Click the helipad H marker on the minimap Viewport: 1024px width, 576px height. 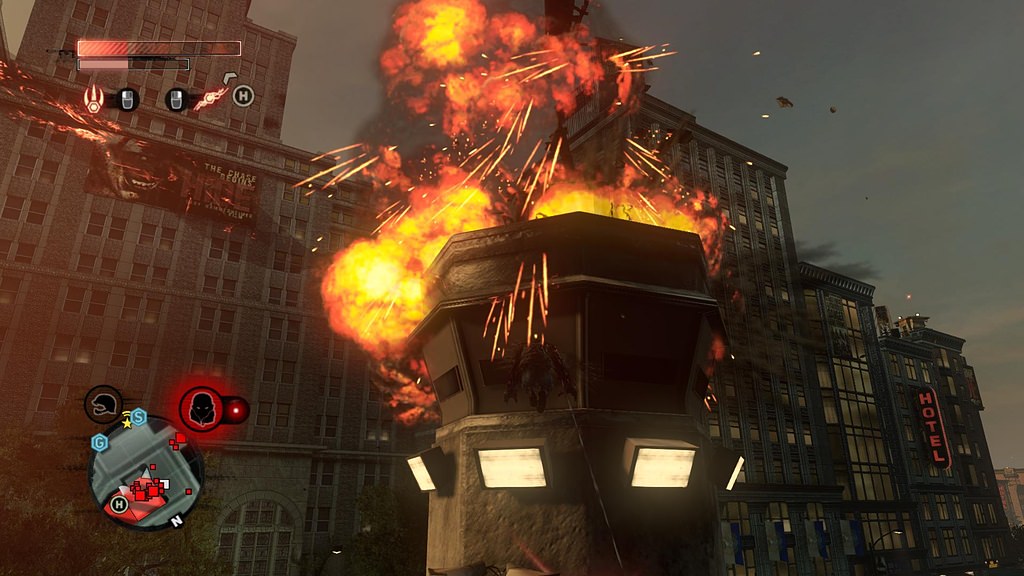119,504
